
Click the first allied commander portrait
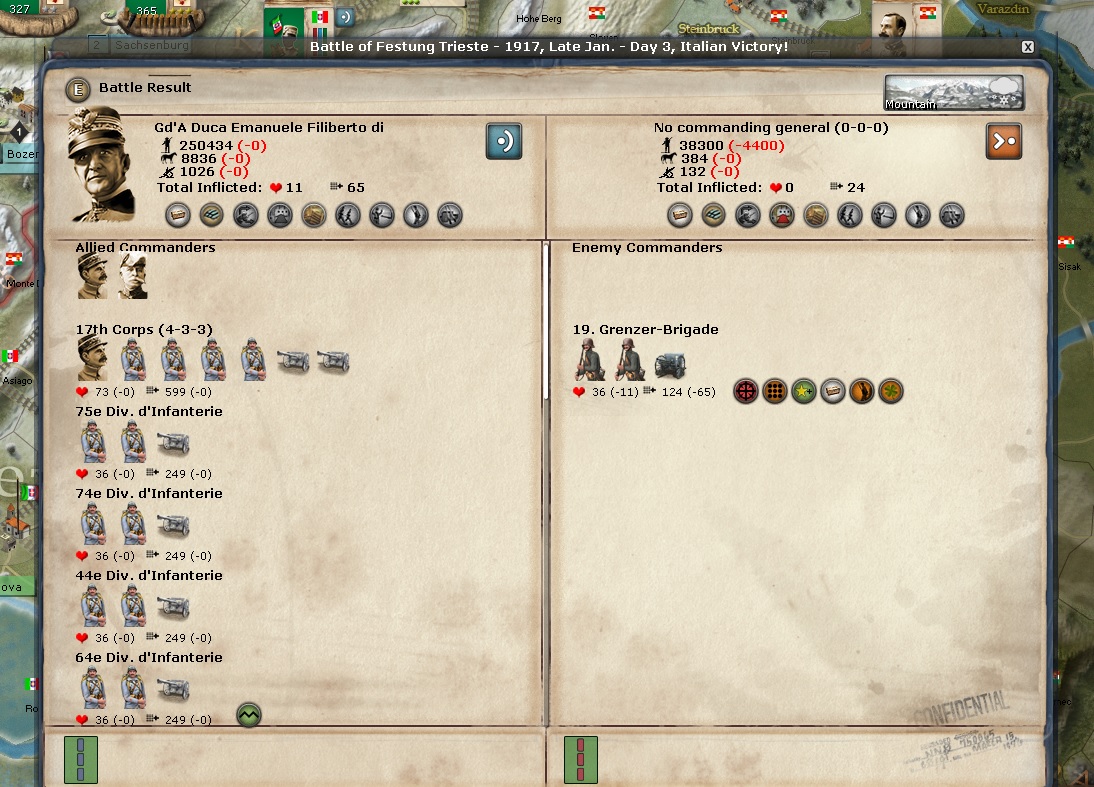93,275
